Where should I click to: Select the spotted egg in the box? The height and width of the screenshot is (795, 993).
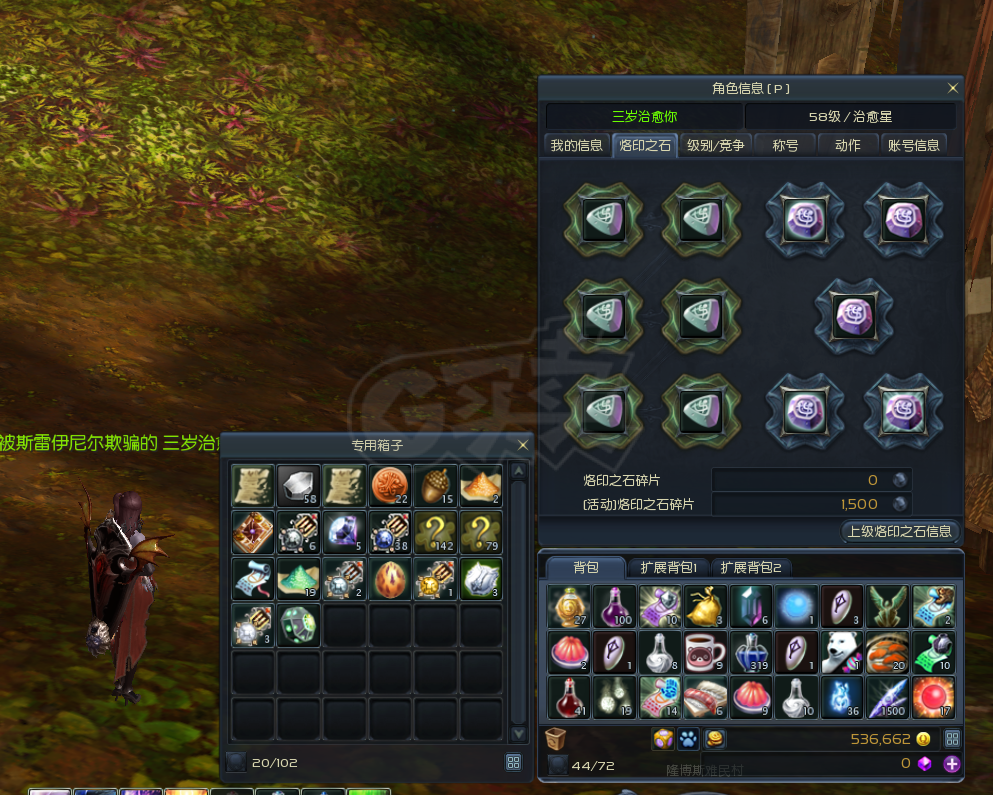point(390,577)
